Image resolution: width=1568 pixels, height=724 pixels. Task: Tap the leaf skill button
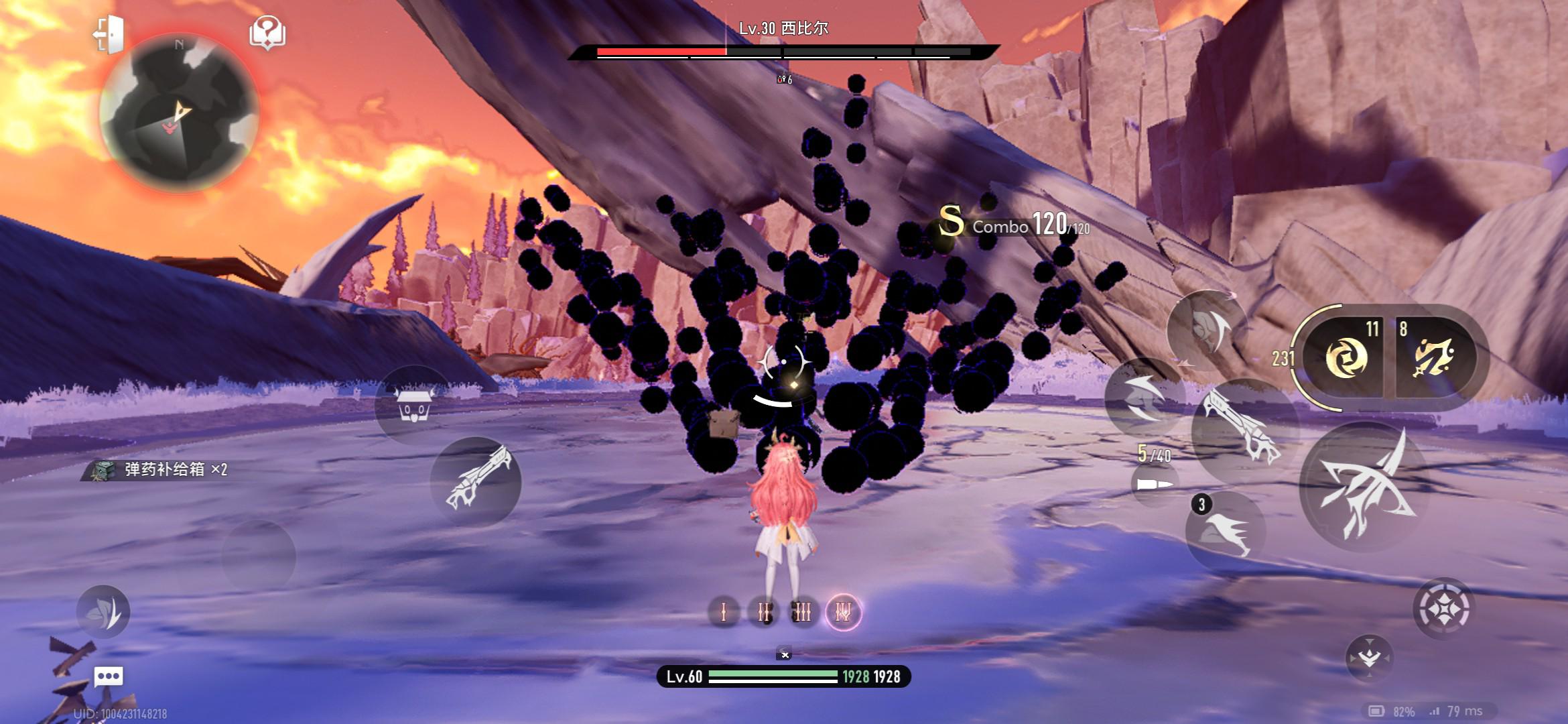tap(103, 611)
